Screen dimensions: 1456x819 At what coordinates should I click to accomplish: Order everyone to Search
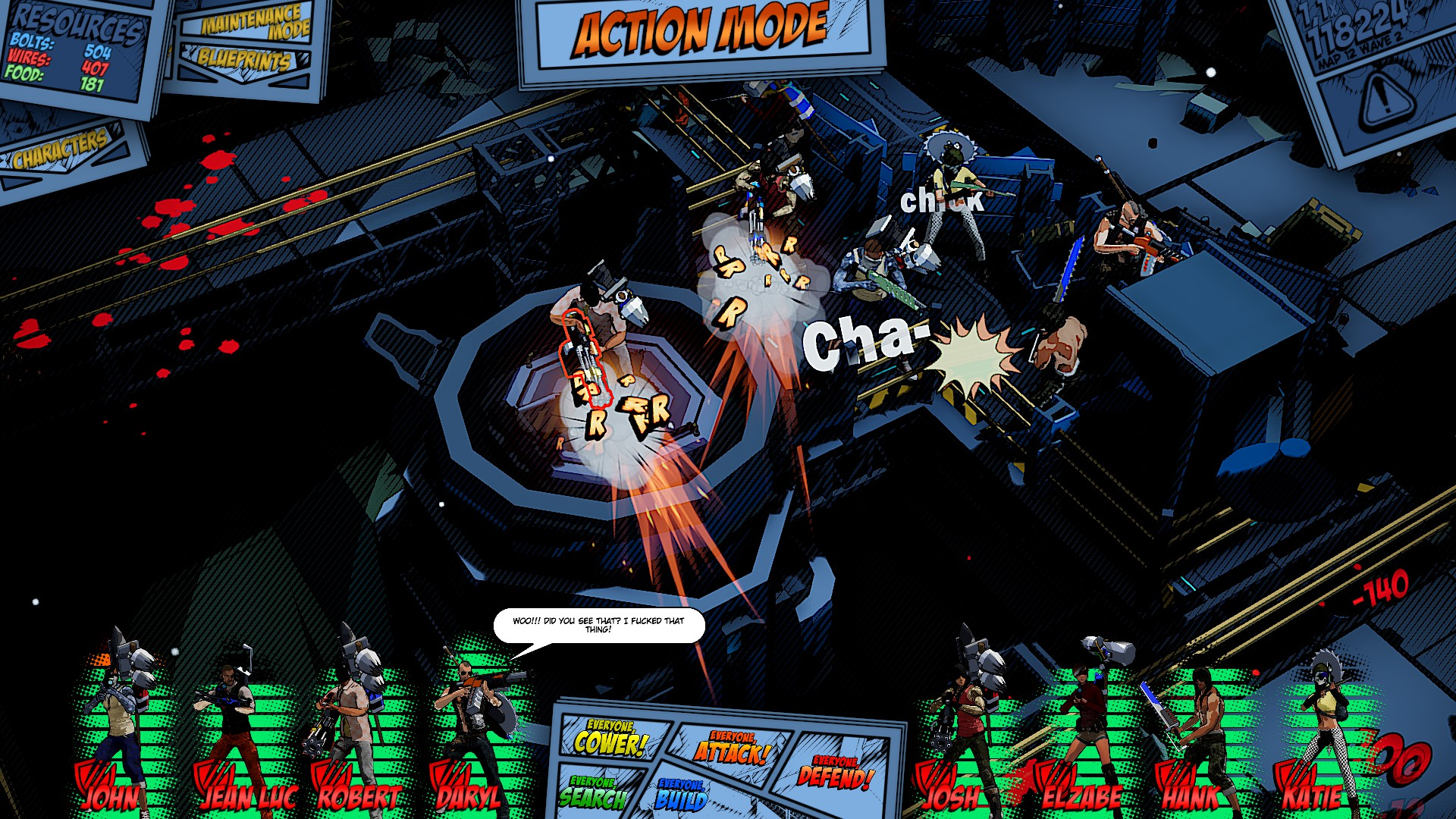coord(593,793)
